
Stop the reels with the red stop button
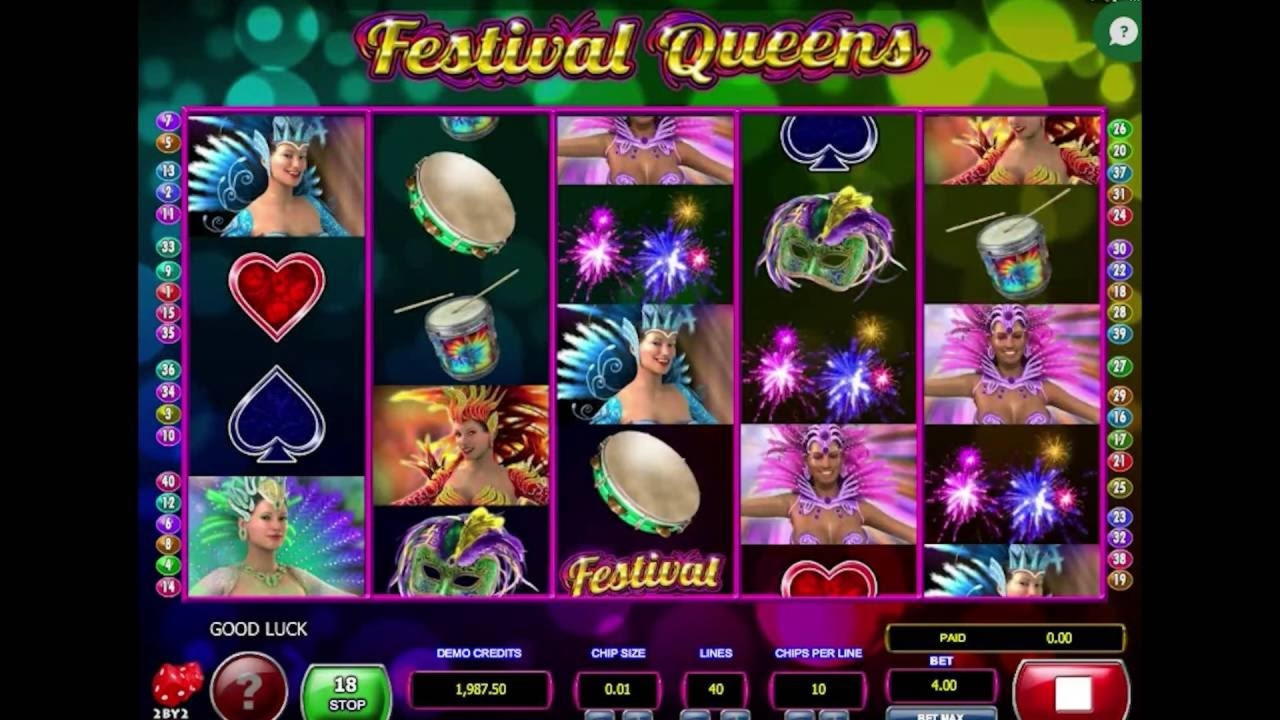pos(1073,692)
